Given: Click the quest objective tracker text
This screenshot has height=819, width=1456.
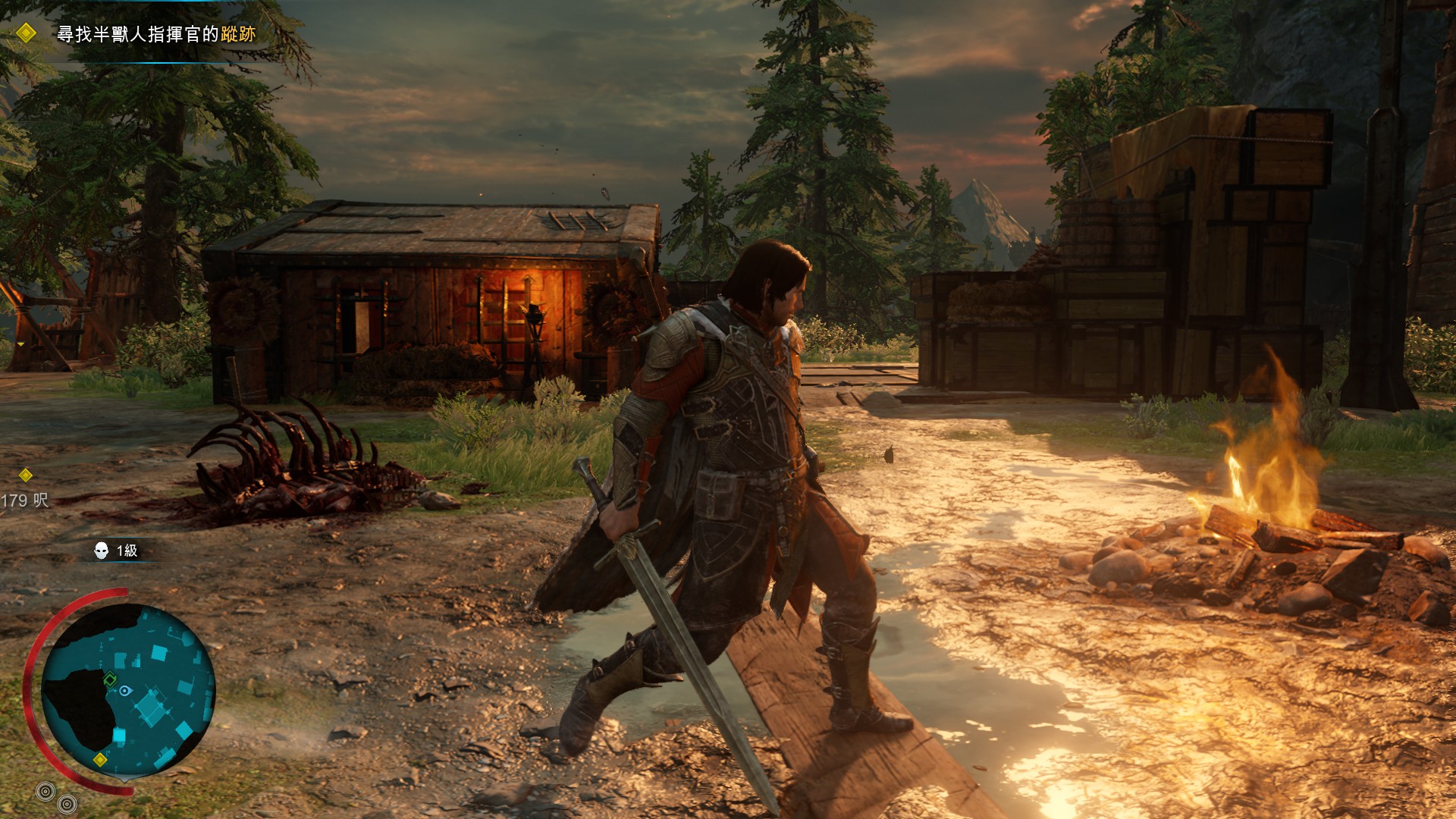Looking at the screenshot, I should click(x=156, y=34).
